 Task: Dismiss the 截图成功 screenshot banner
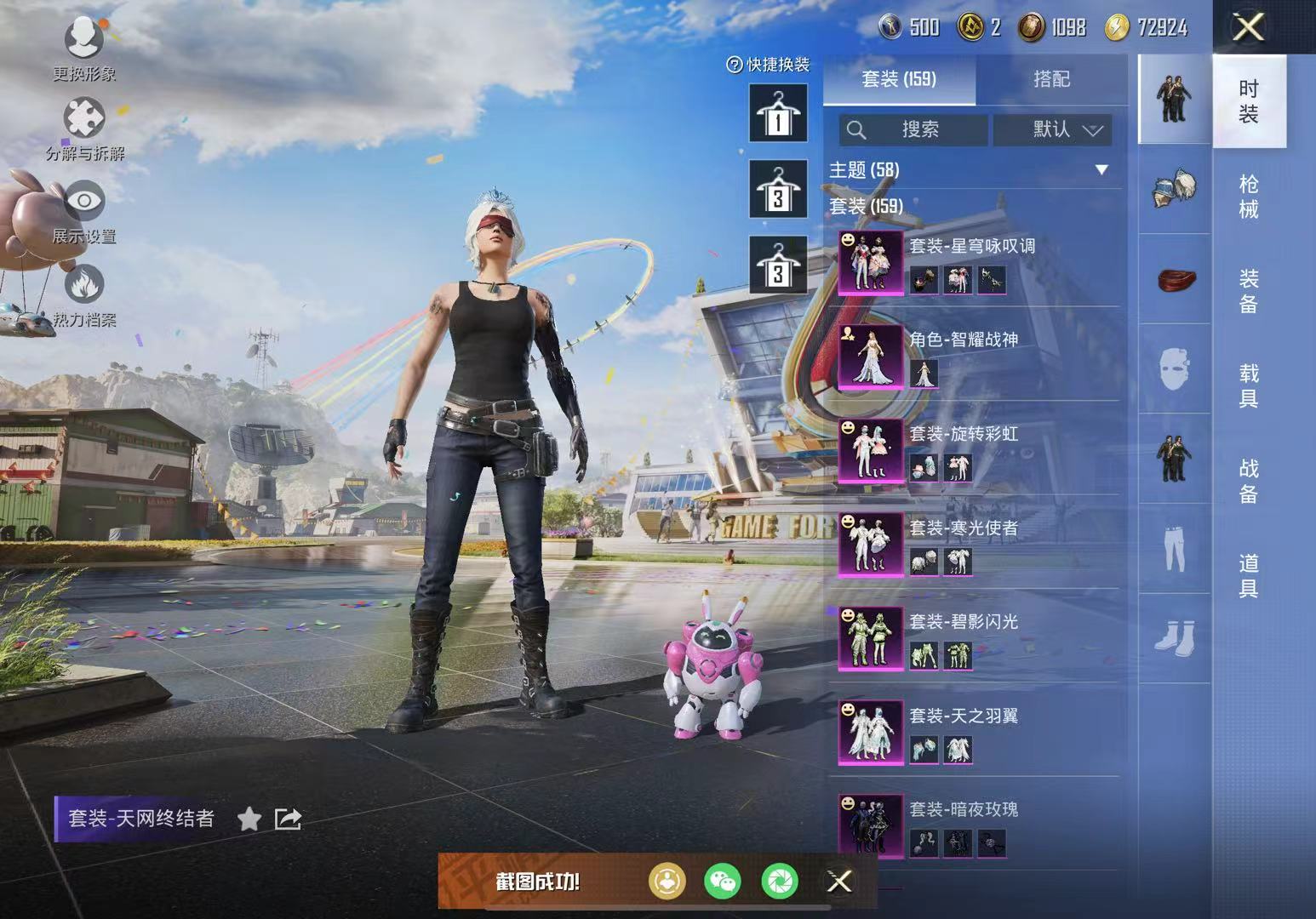click(x=839, y=882)
